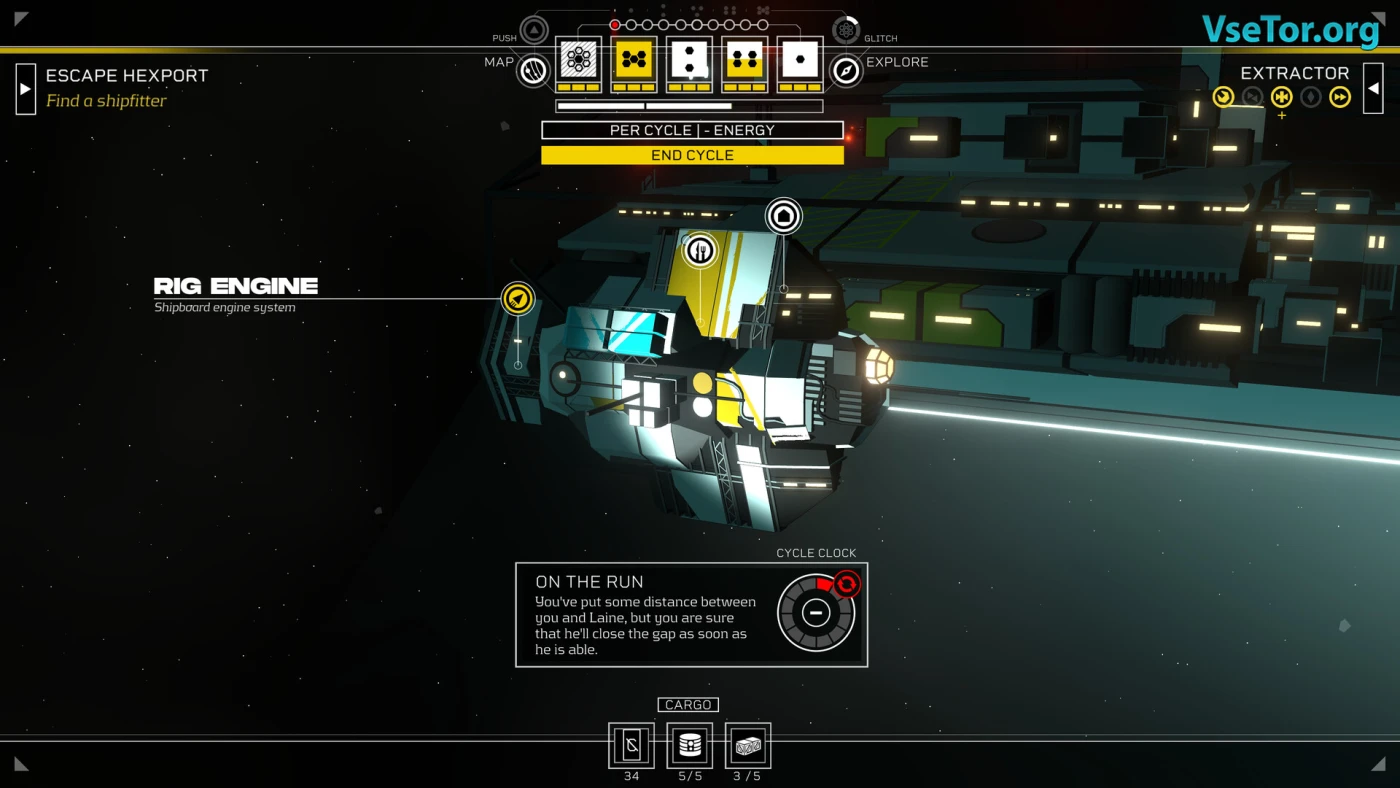Choose the die showing four pips
1400x788 pixels.
point(745,61)
